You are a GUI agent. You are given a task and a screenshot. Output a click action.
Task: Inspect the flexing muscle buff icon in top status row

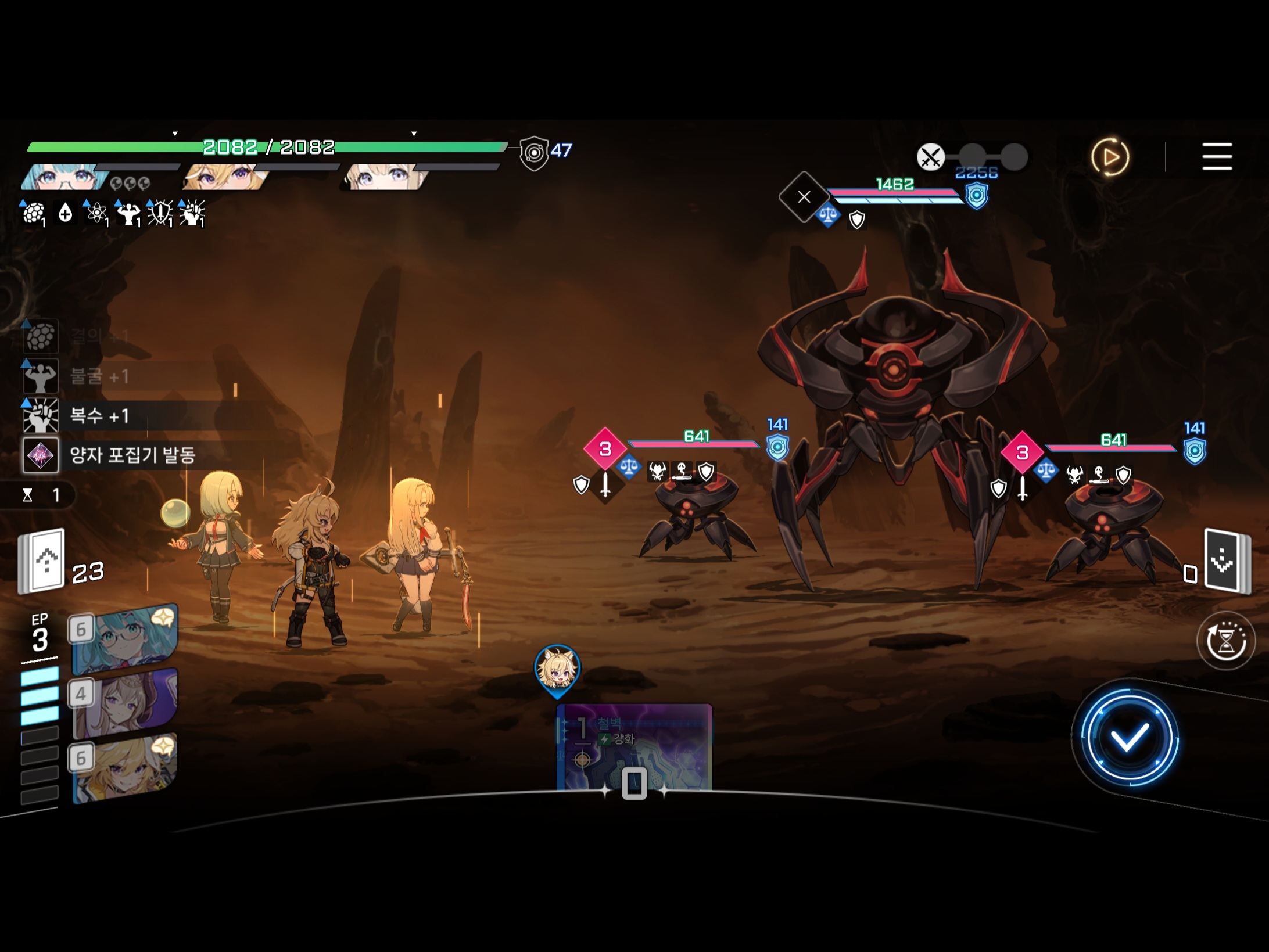tap(128, 214)
